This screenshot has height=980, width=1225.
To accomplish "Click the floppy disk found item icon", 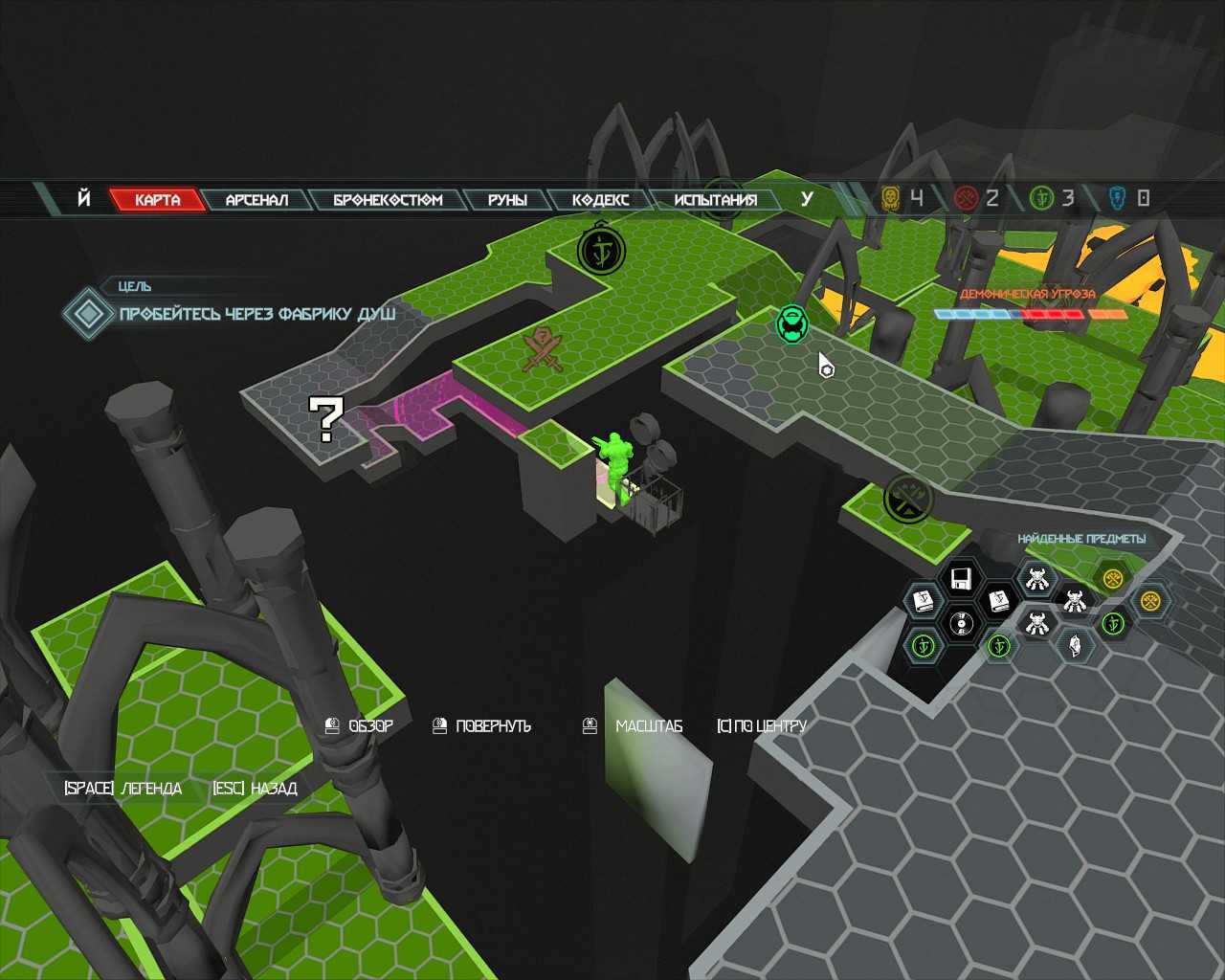I will 961,578.
